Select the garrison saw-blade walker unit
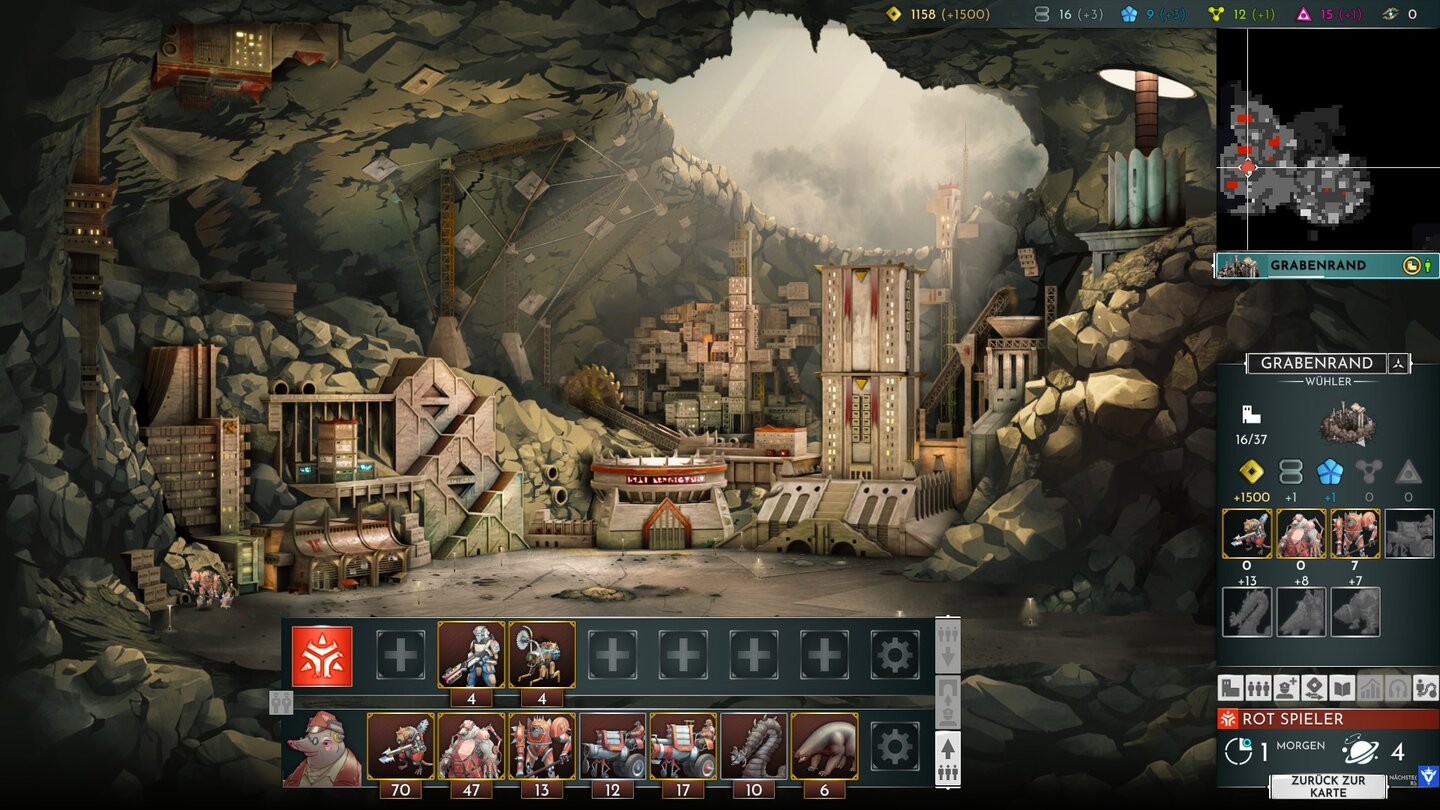The height and width of the screenshot is (810, 1440). coord(542,655)
